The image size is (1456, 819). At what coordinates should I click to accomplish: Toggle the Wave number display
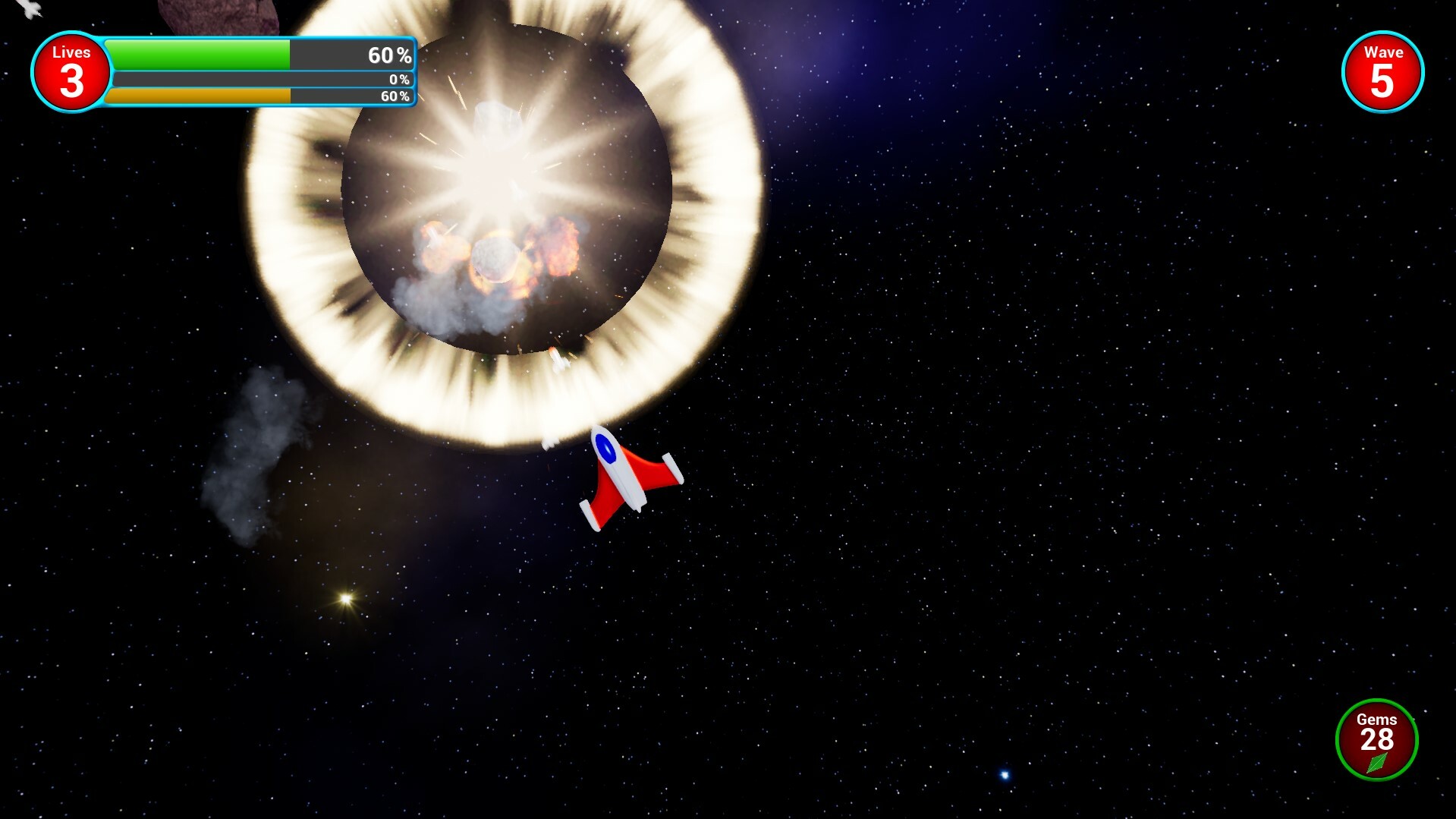[x=1382, y=80]
